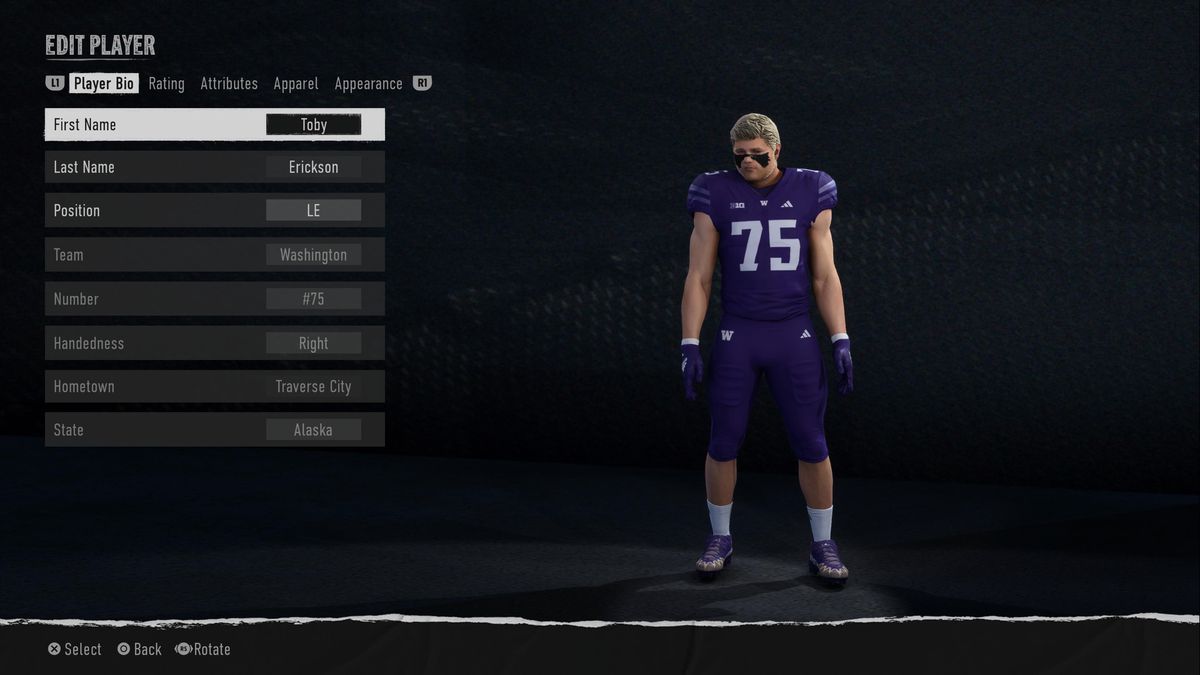Switch to the Attributes tab

click(x=229, y=84)
